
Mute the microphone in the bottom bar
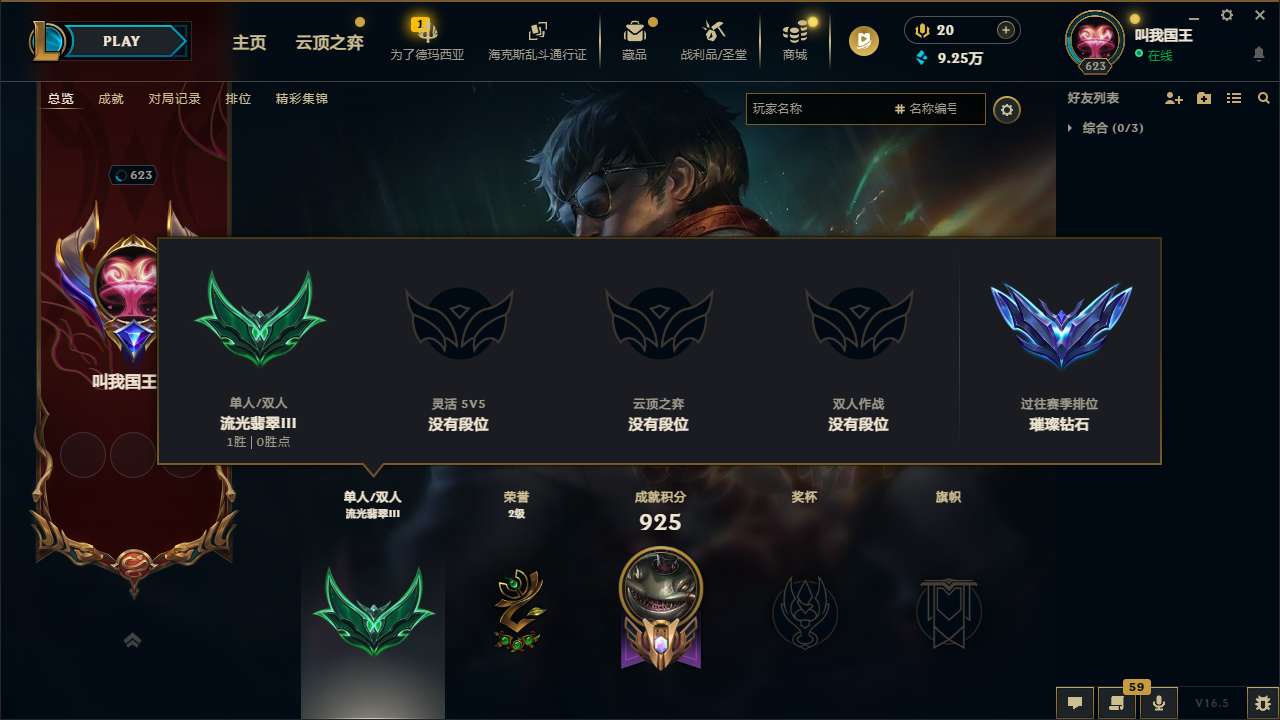click(x=1158, y=702)
